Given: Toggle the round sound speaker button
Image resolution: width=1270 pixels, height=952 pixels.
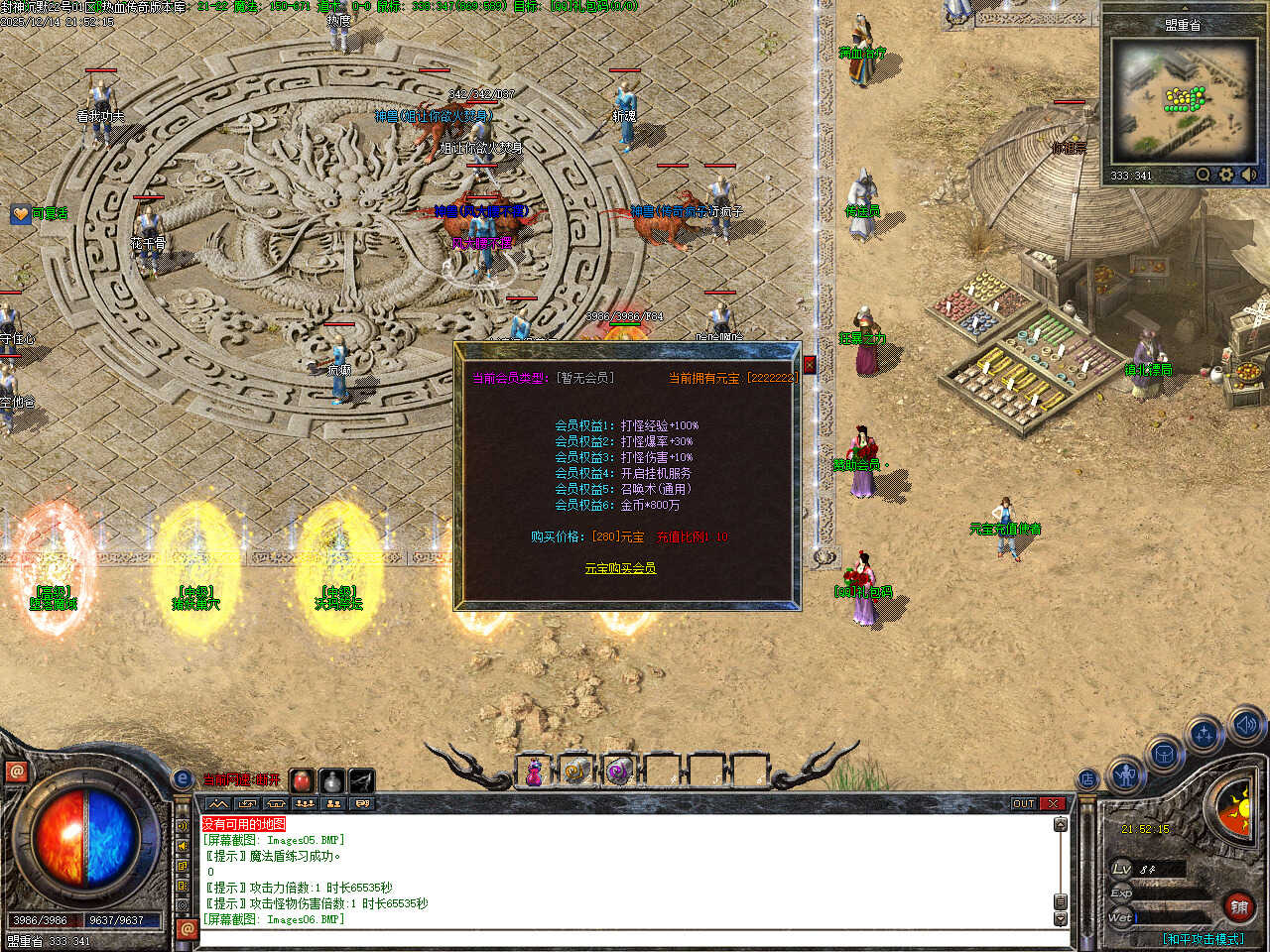Looking at the screenshot, I should tap(1245, 725).
